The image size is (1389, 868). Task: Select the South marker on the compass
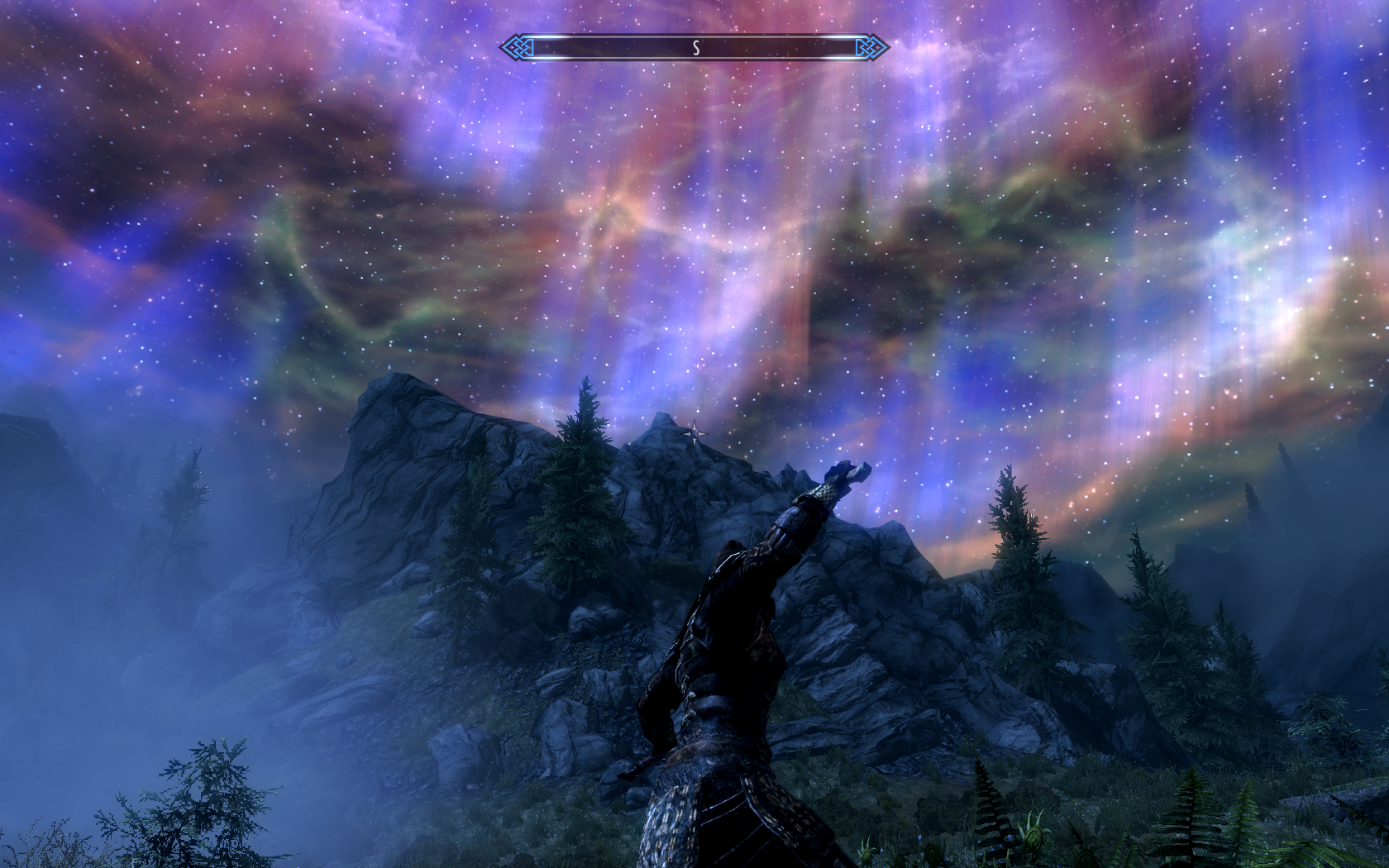(x=696, y=48)
